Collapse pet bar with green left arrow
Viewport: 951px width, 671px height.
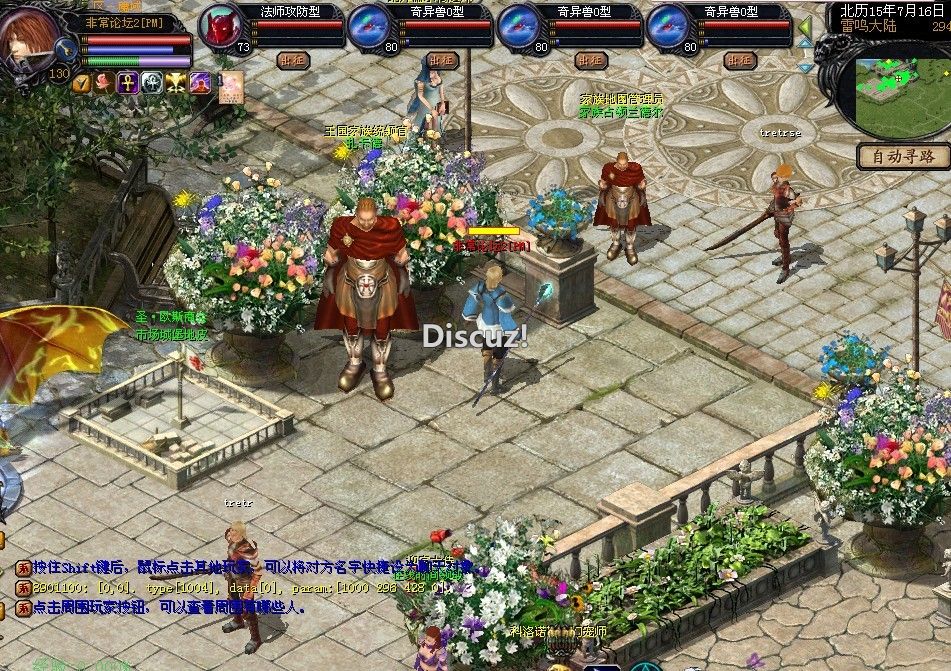click(805, 28)
